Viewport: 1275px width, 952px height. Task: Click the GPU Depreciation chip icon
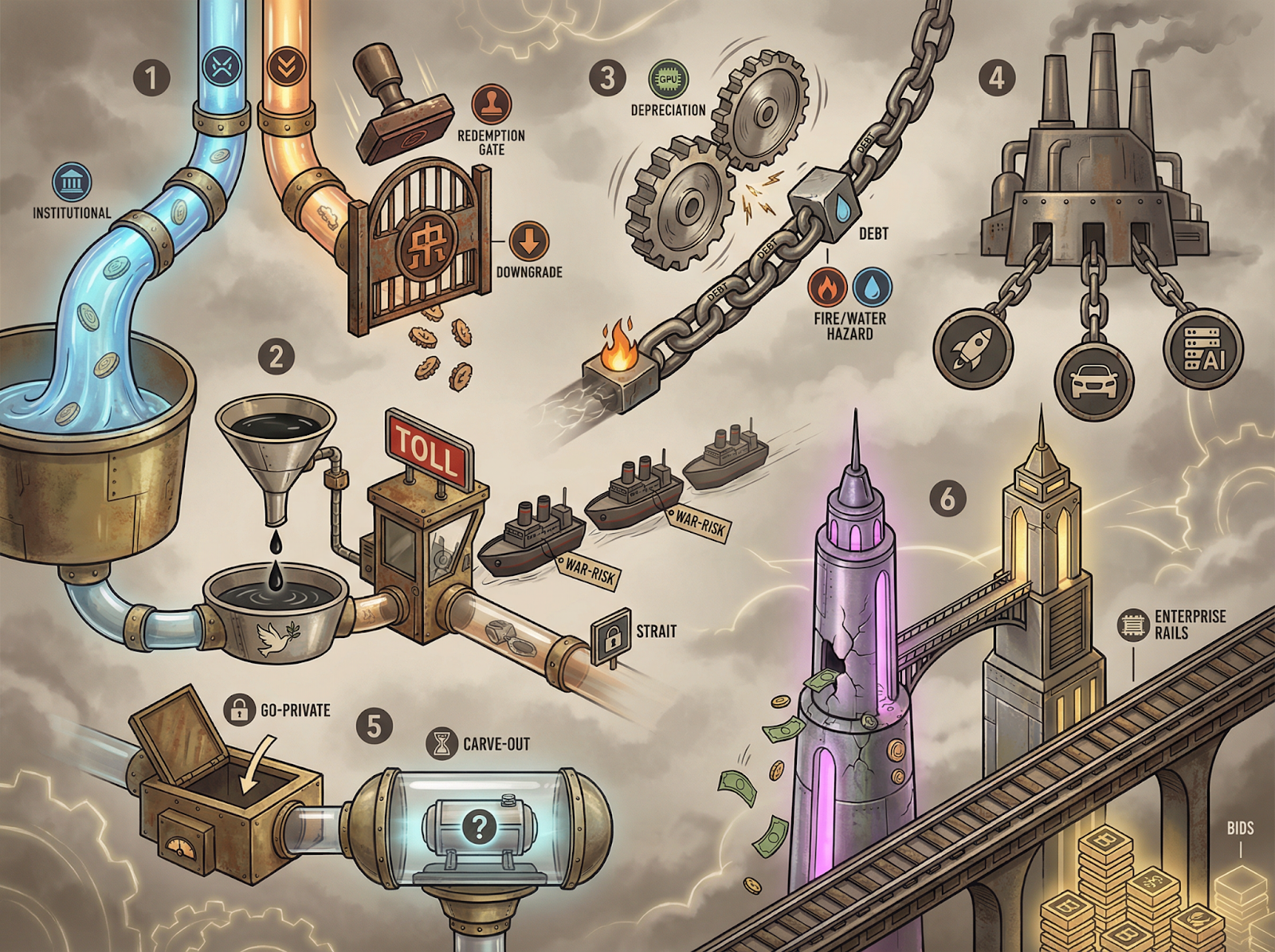[x=669, y=80]
